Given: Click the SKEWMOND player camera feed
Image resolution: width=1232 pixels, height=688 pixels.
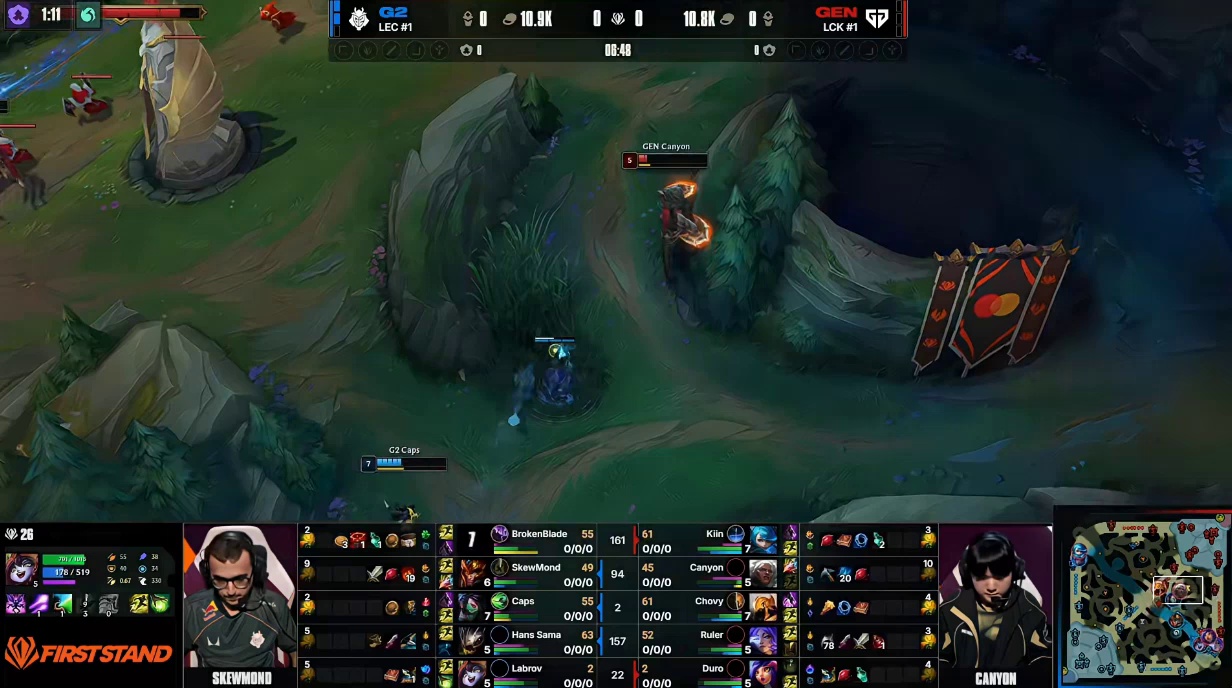Looking at the screenshot, I should pos(240,600).
